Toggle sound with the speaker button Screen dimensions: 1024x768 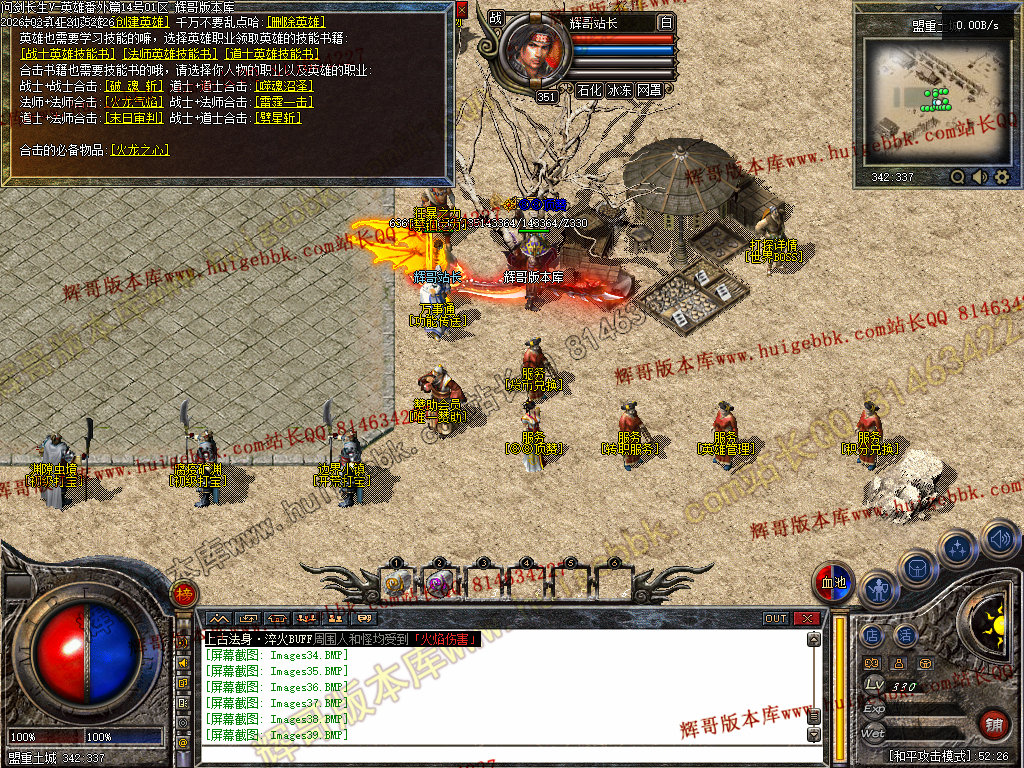(x=999, y=541)
